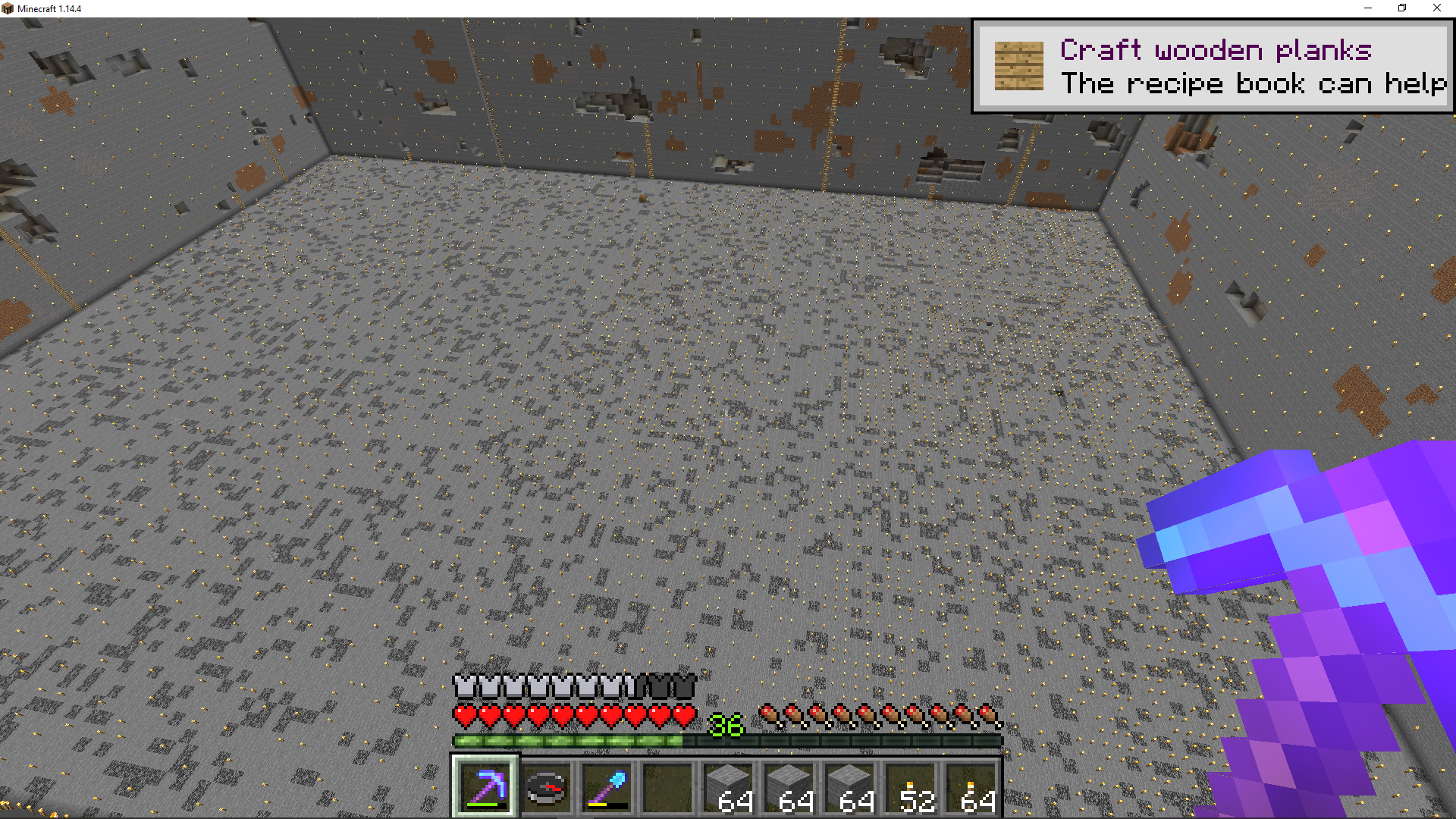Minimize the Minecraft window
Image resolution: width=1456 pixels, height=819 pixels.
(x=1368, y=8)
